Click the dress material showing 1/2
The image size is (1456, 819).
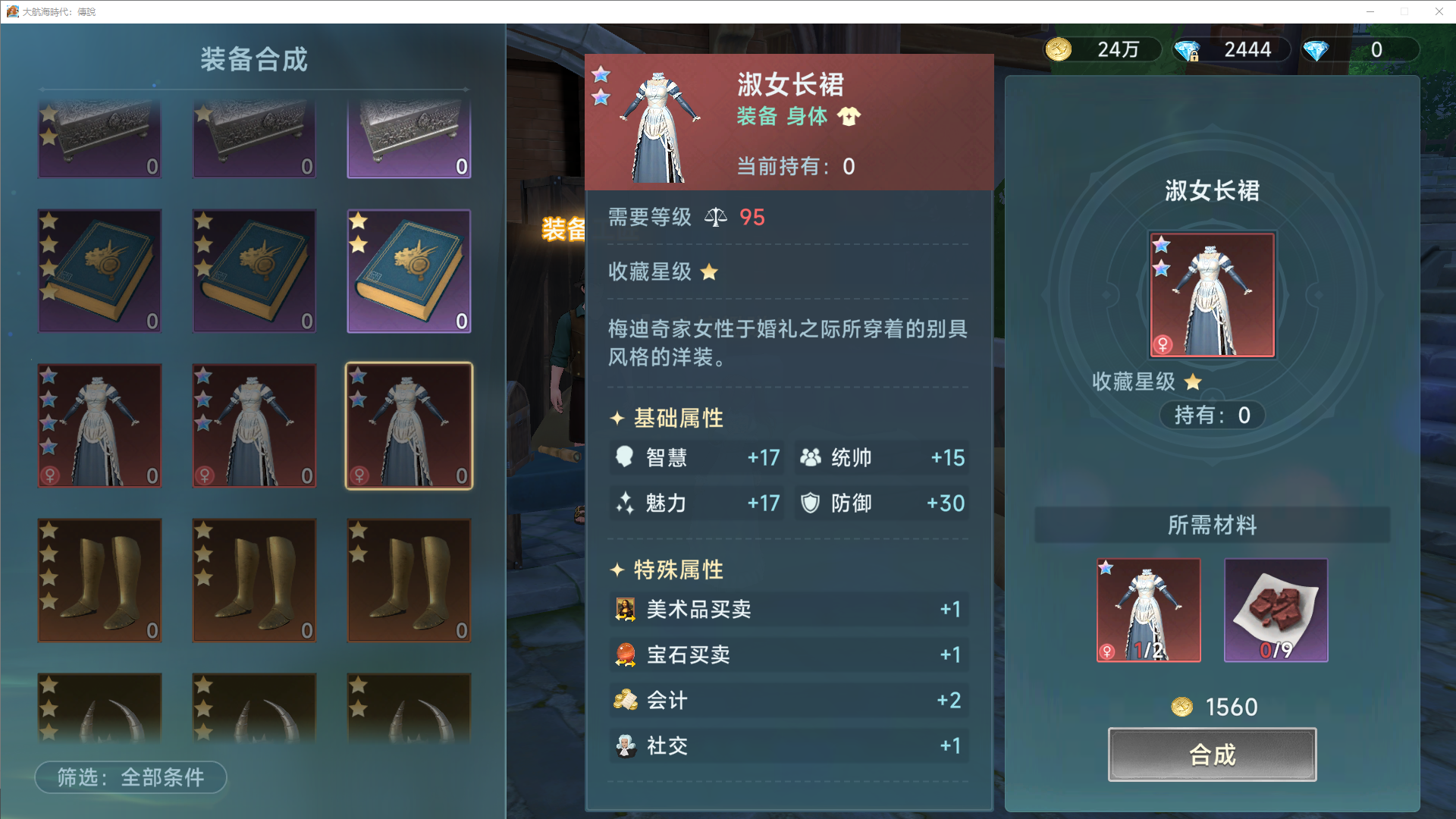pos(1147,610)
